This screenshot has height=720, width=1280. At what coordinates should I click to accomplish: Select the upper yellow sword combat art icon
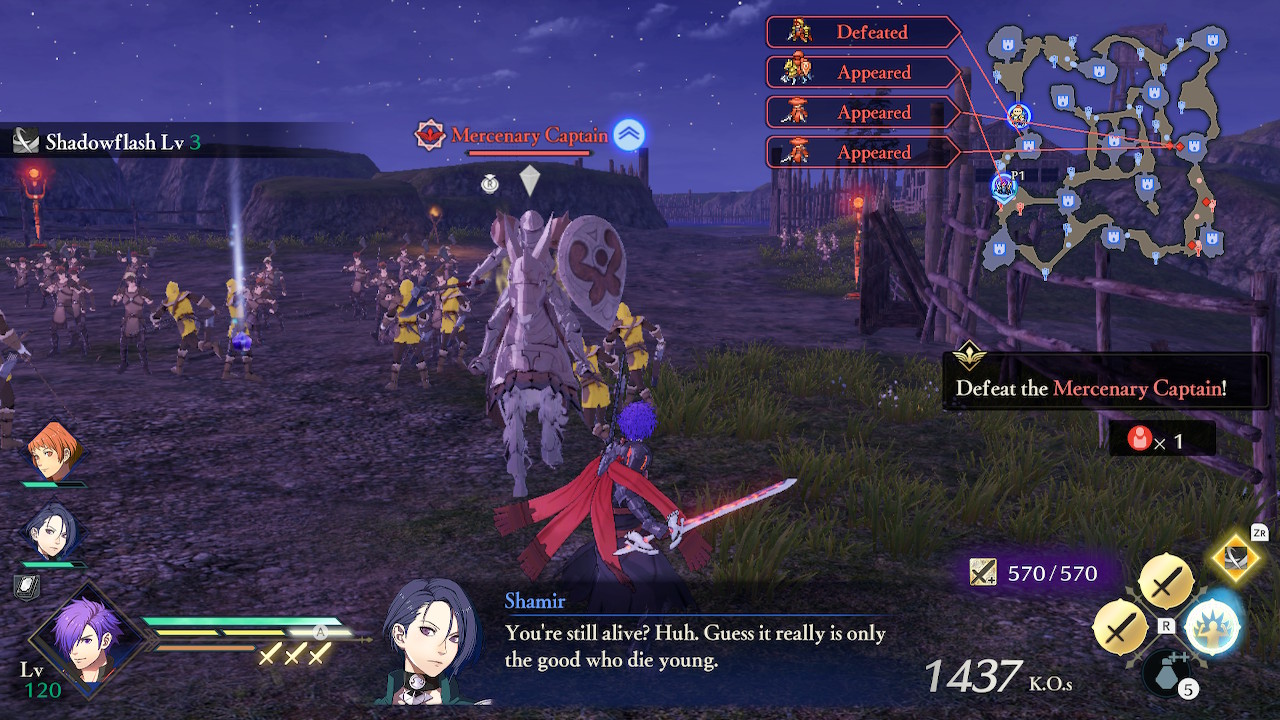[x=1166, y=578]
